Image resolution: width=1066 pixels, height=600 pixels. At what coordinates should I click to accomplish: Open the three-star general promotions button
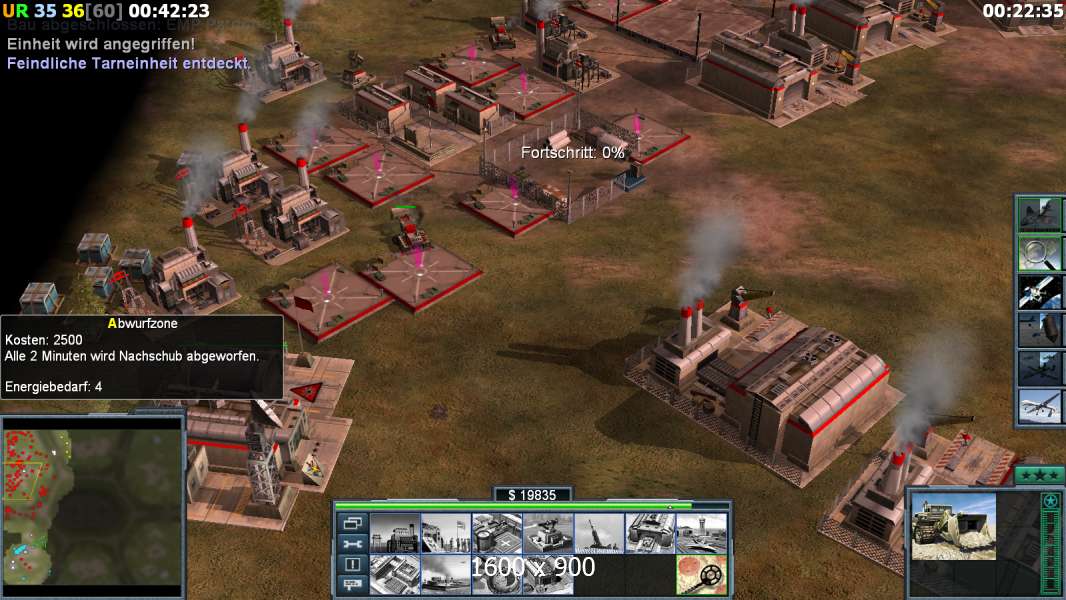[1039, 475]
